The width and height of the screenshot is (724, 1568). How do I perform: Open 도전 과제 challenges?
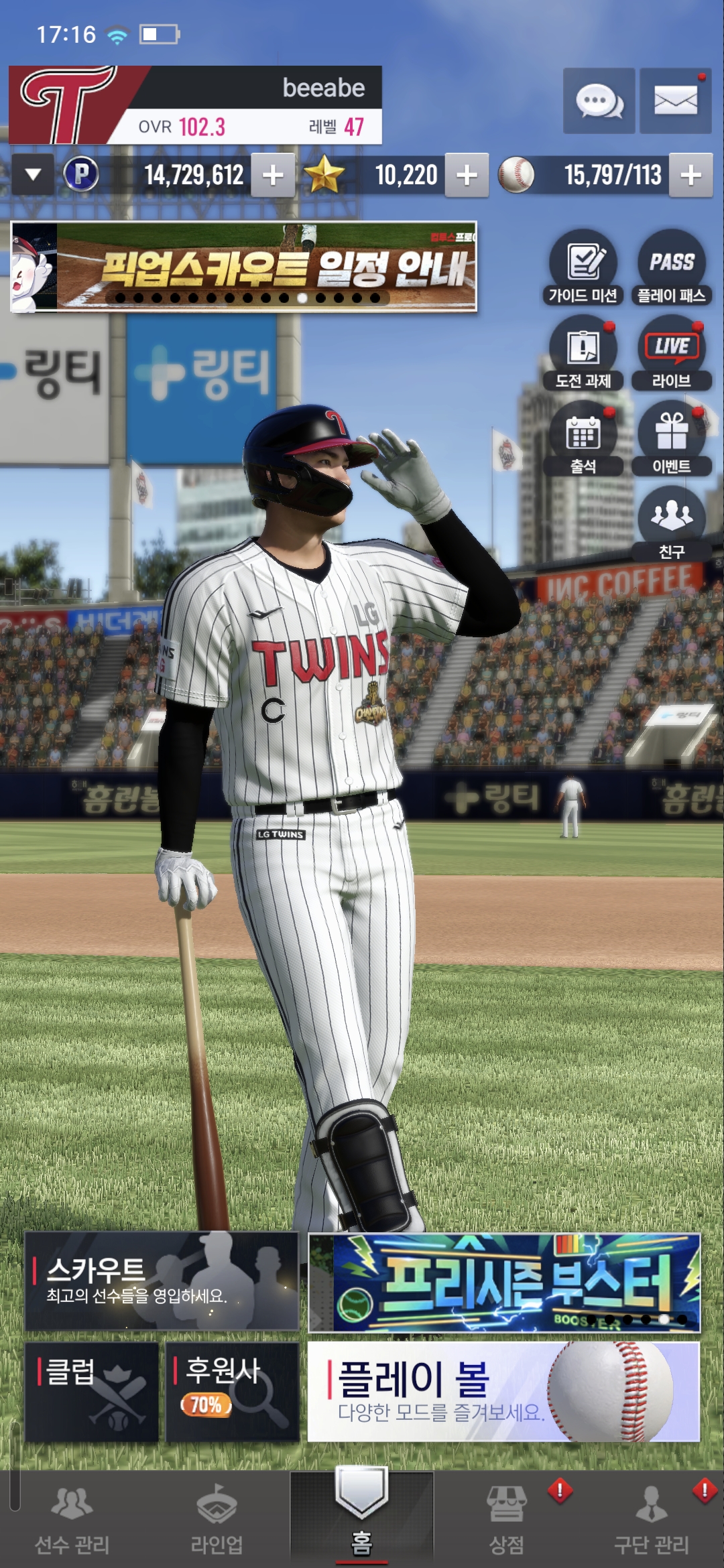tap(583, 352)
